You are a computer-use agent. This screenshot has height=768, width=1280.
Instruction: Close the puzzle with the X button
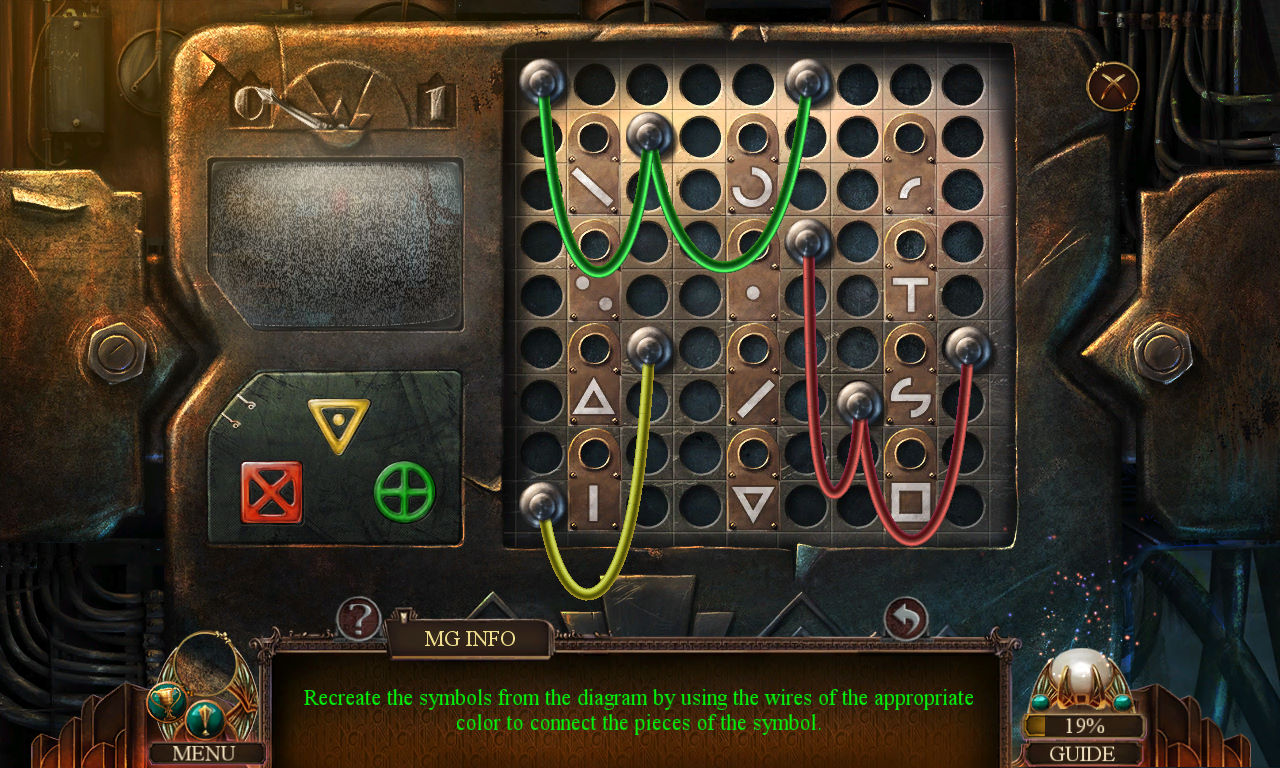point(1113,86)
